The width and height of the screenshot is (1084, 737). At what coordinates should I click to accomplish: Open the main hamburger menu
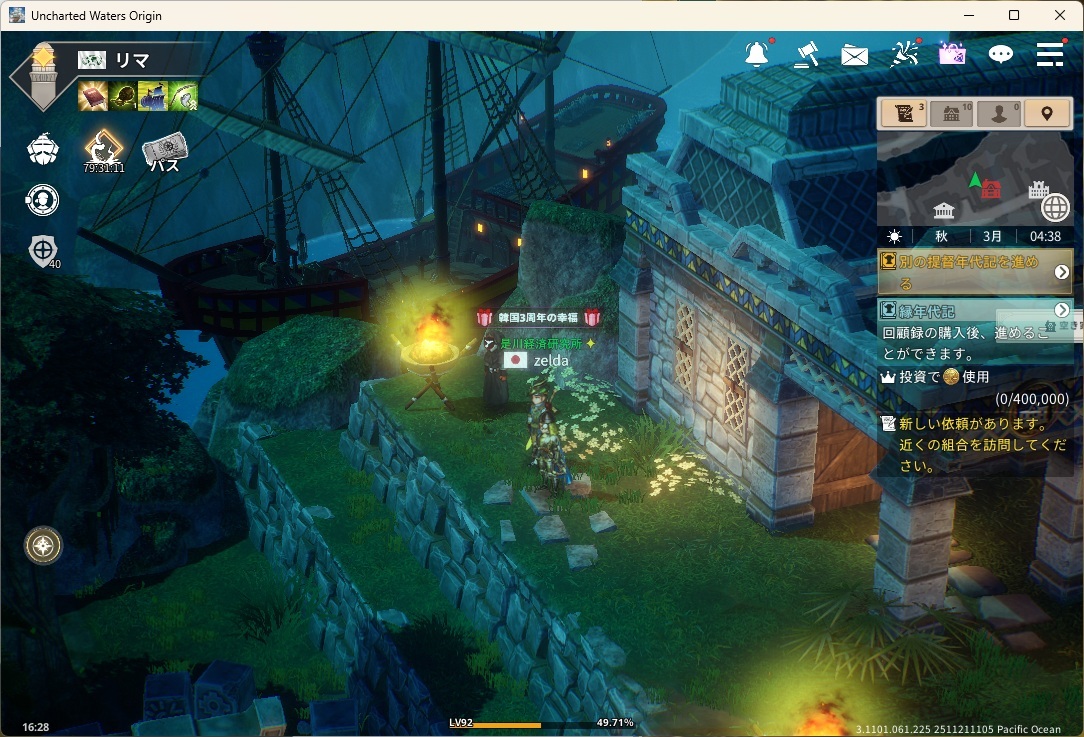click(1049, 55)
